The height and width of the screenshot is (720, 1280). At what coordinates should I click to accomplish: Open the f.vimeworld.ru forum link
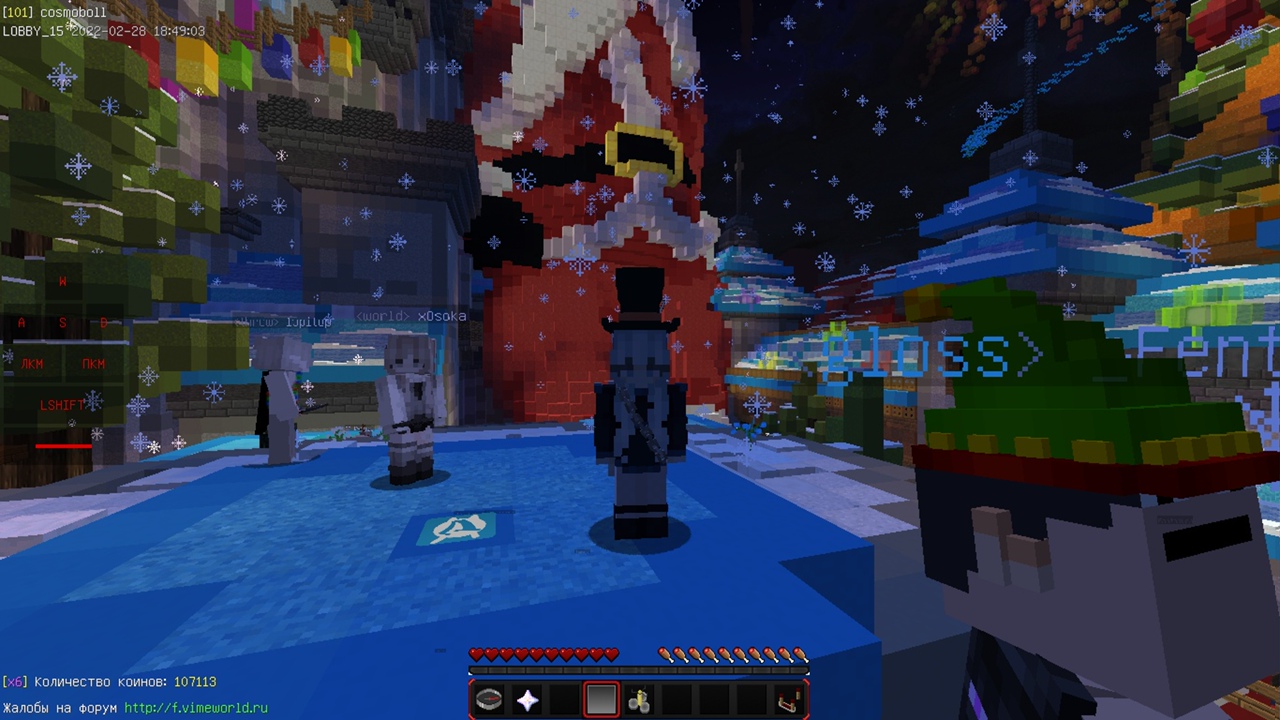point(196,708)
